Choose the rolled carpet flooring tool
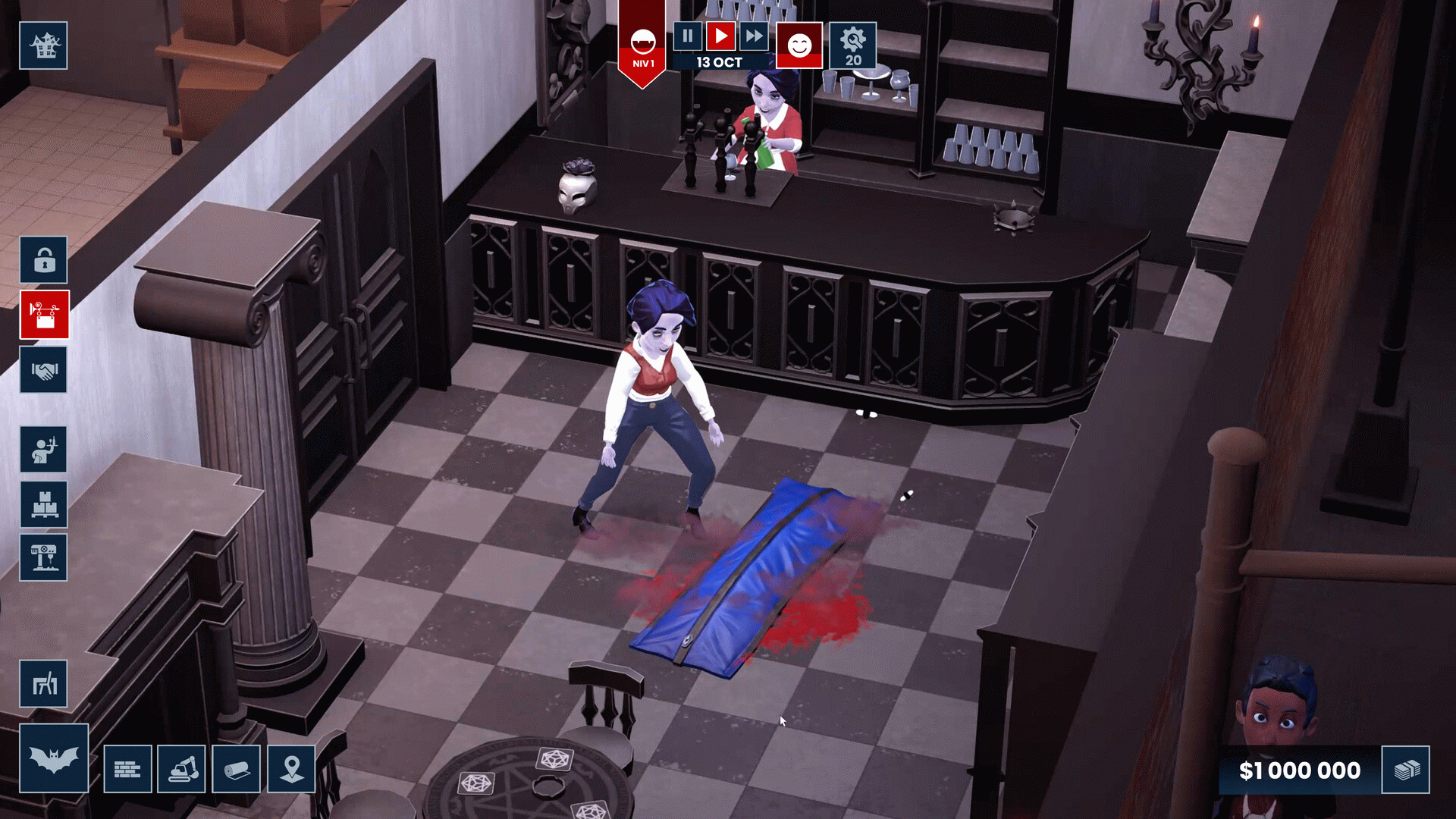Viewport: 1456px width, 819px height. tap(237, 770)
